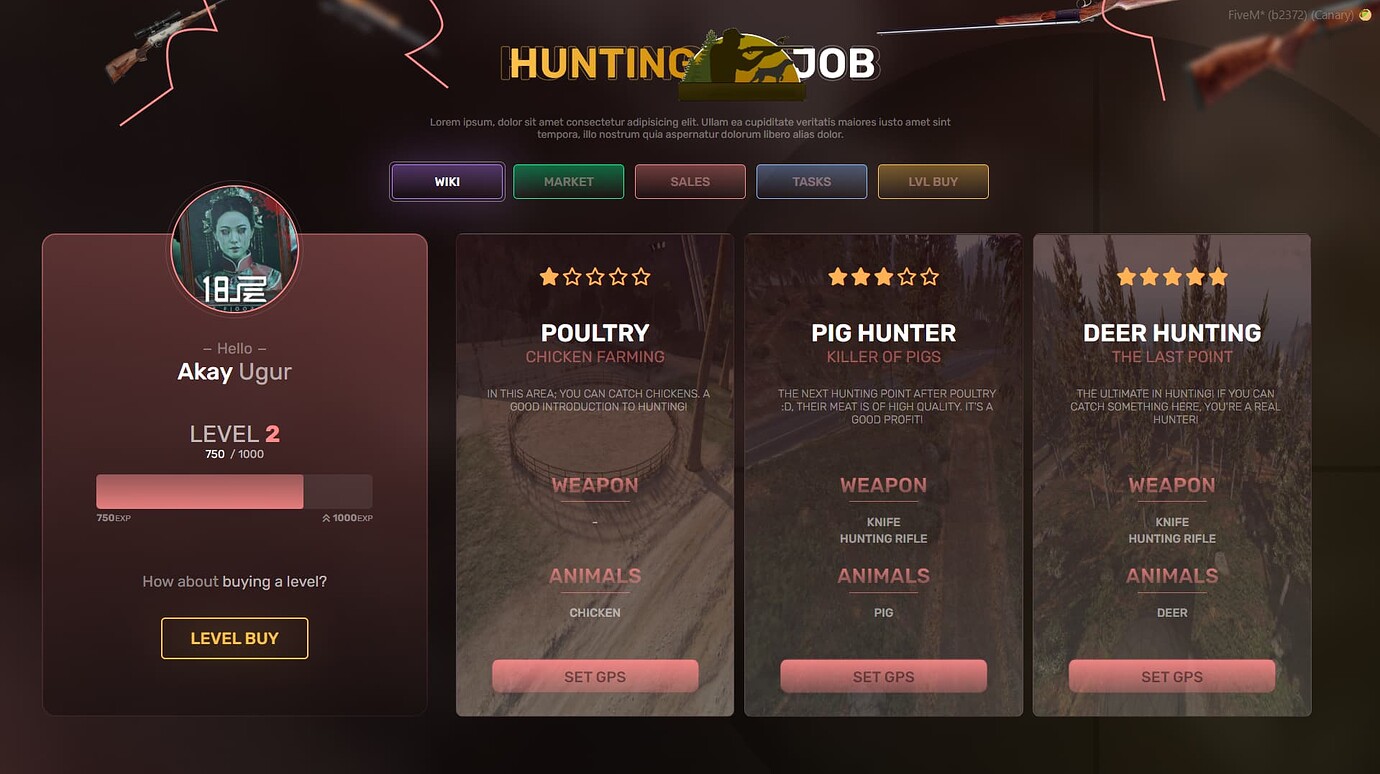Select the TASKS tab
The height and width of the screenshot is (774, 1380).
pos(811,181)
